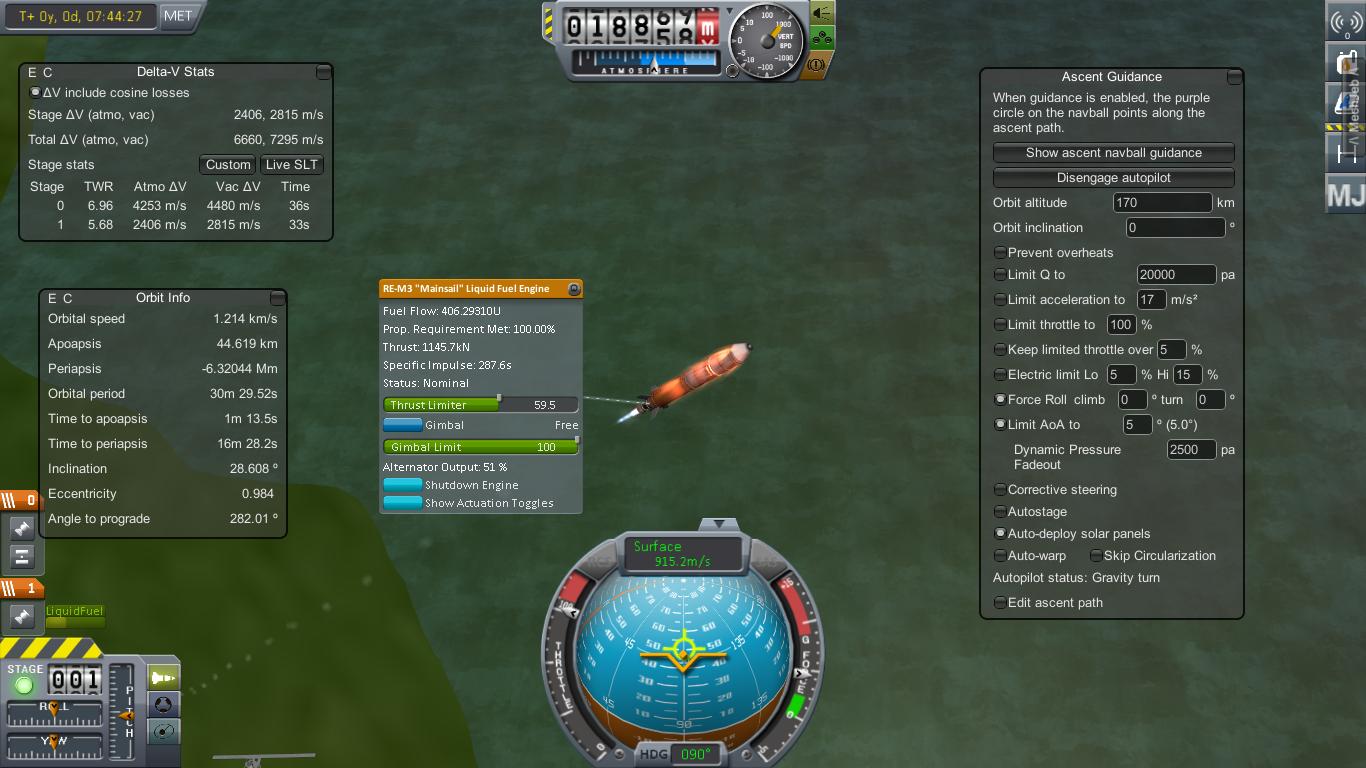Turn on Autostage
Screen dimensions: 1366x768
(x=1000, y=512)
